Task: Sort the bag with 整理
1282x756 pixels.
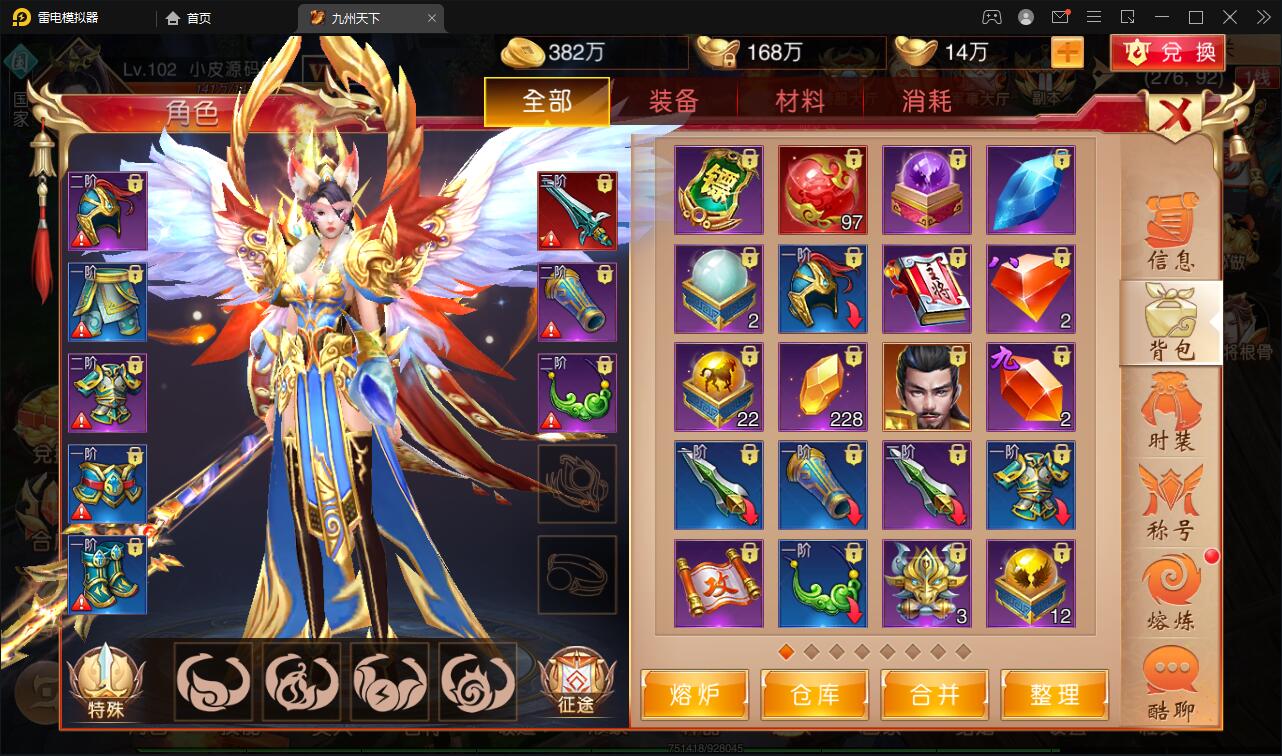Action: (x=1054, y=695)
